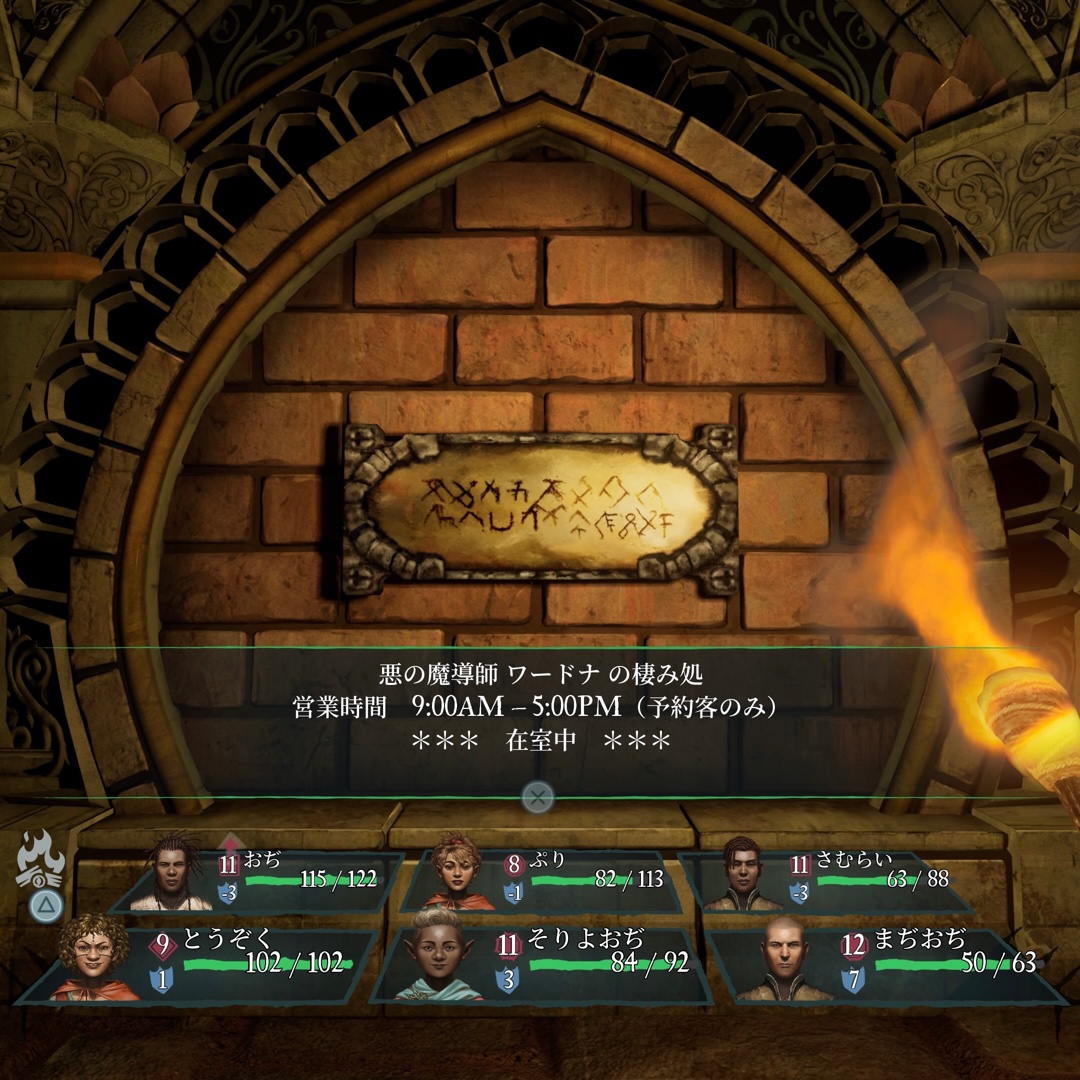Viewport: 1080px width, 1080px height.
Task: Open the campfire camp menu icon
Action: tap(42, 862)
